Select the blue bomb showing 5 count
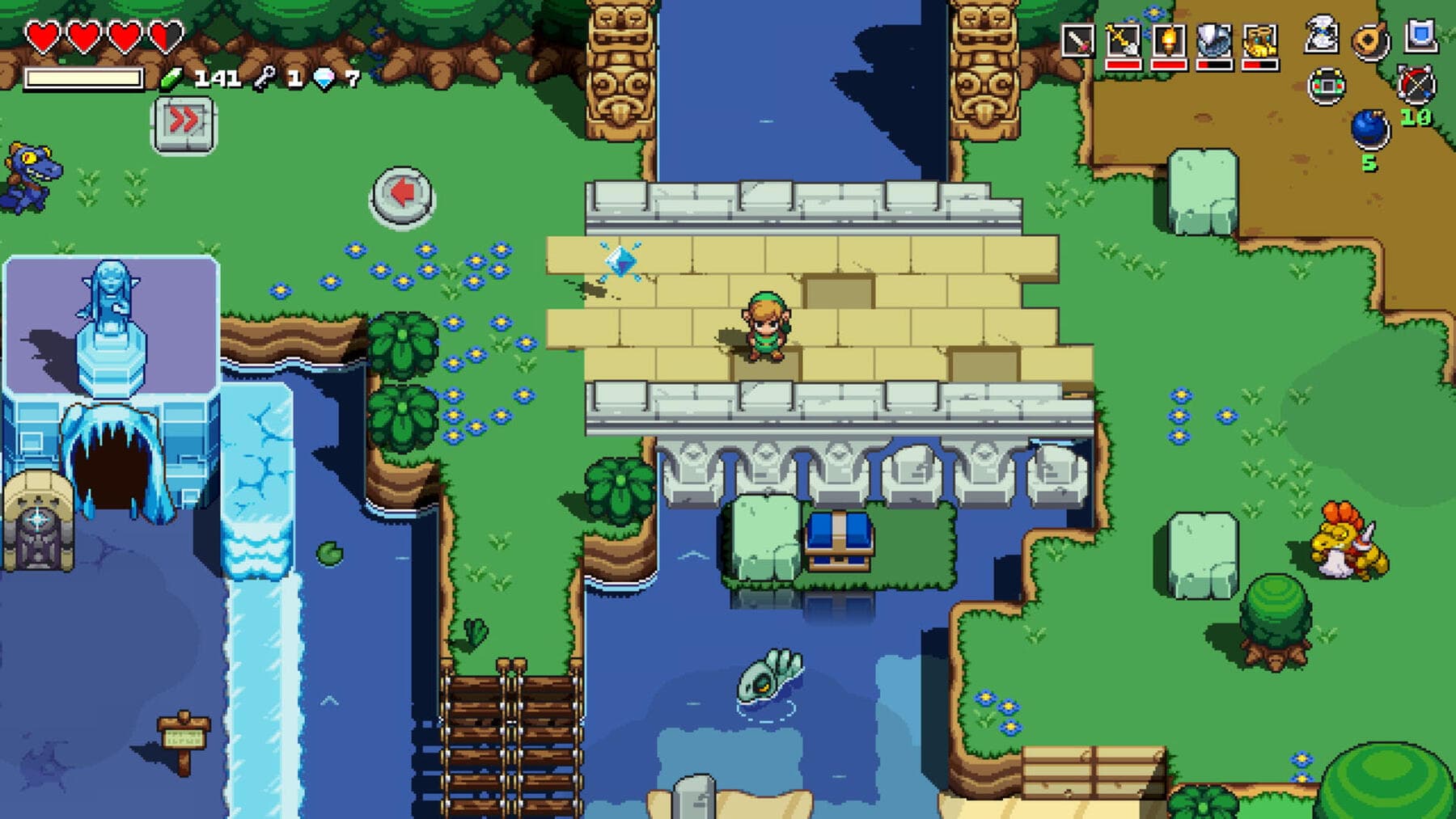The height and width of the screenshot is (819, 1456). coord(1370,129)
